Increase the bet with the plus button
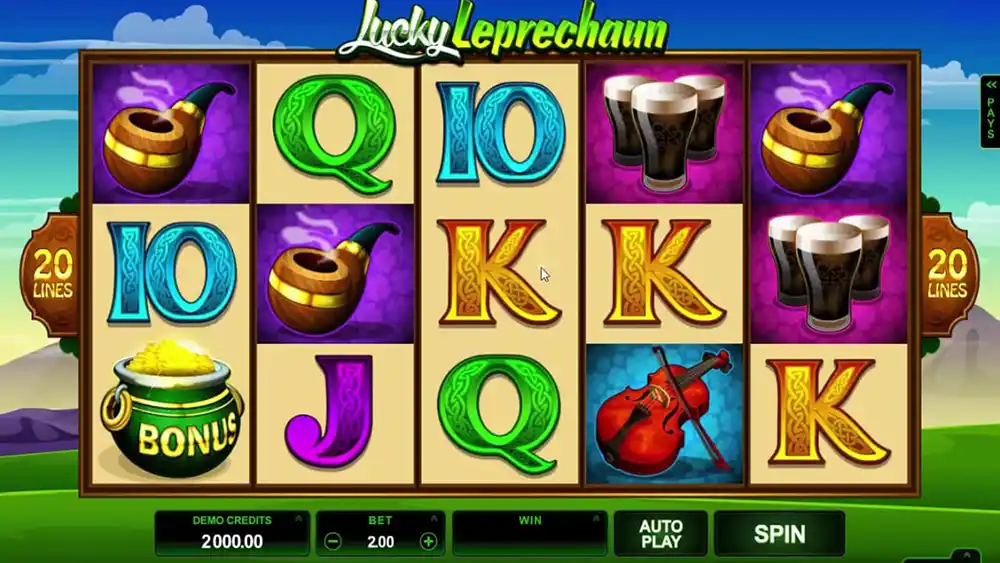Viewport: 1000px width, 563px height. pyautogui.click(x=428, y=541)
